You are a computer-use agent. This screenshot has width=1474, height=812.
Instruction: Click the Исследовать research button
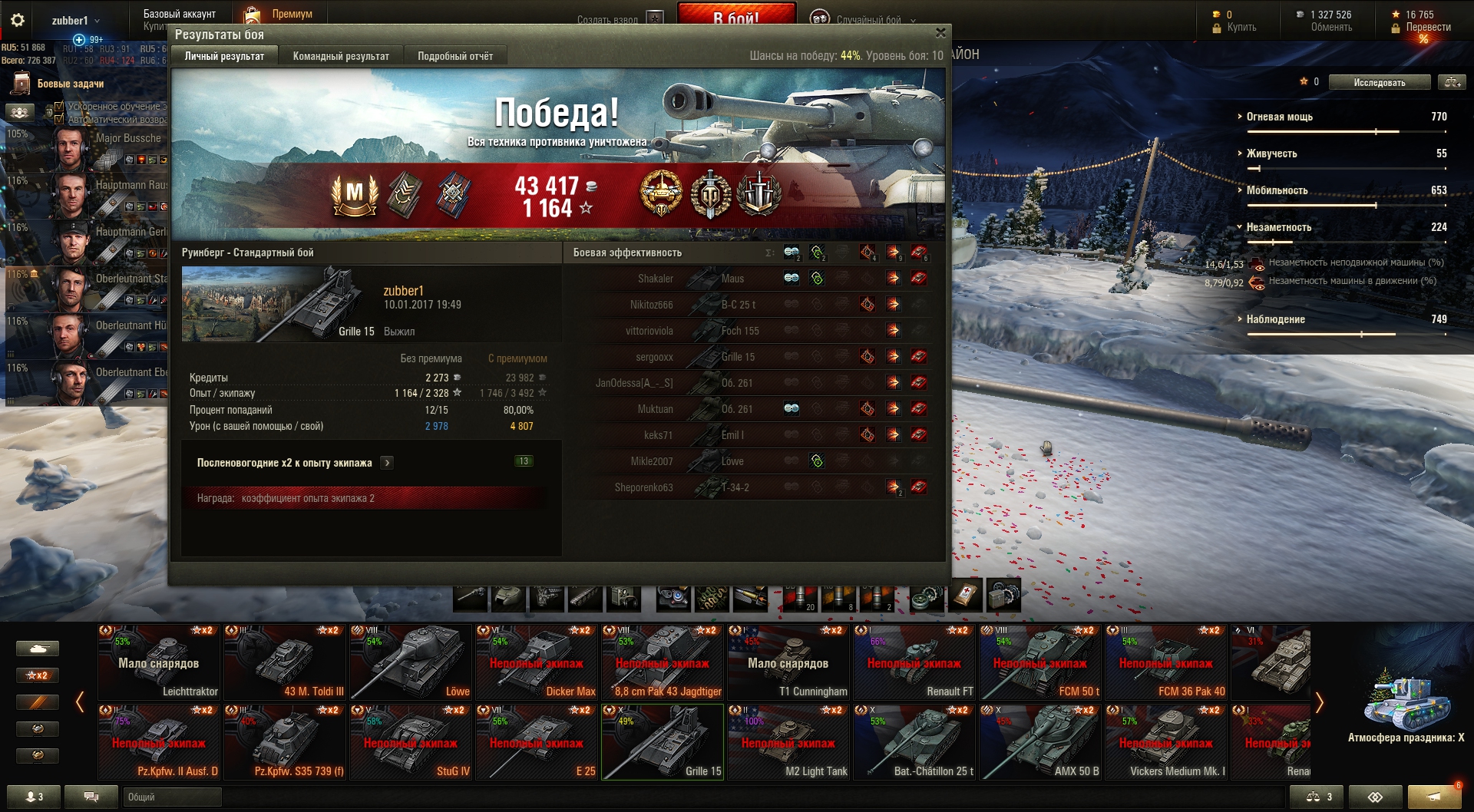pyautogui.click(x=1380, y=82)
